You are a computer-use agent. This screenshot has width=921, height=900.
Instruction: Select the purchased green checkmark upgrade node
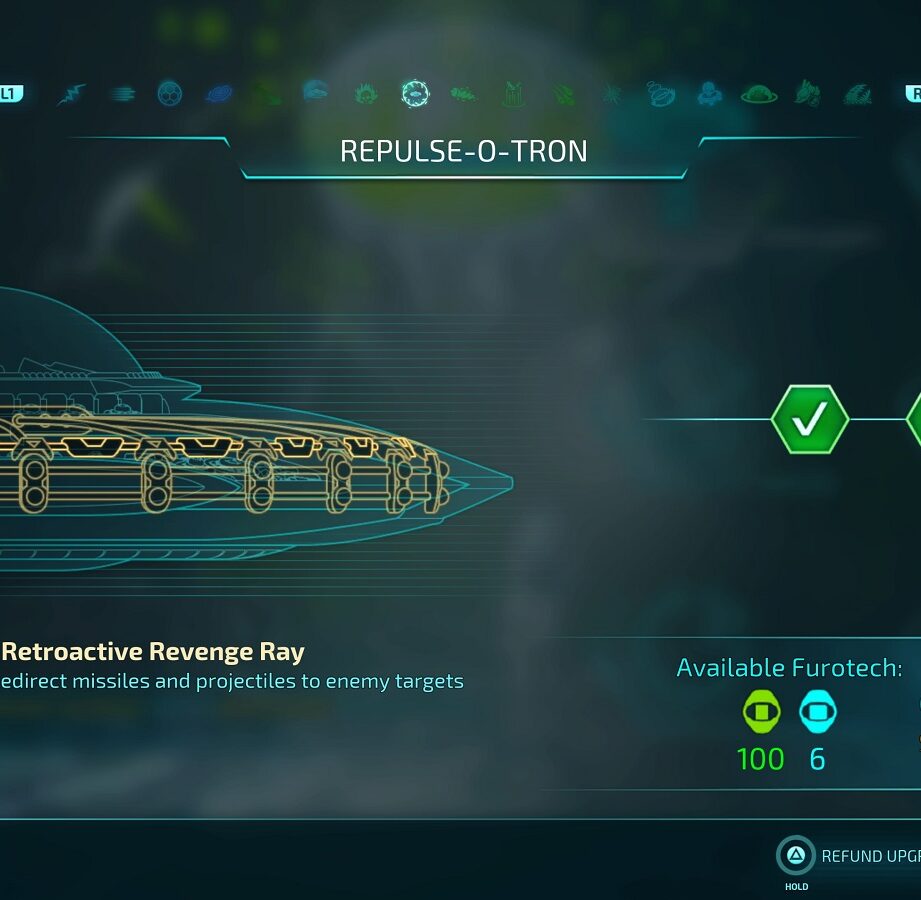point(809,419)
